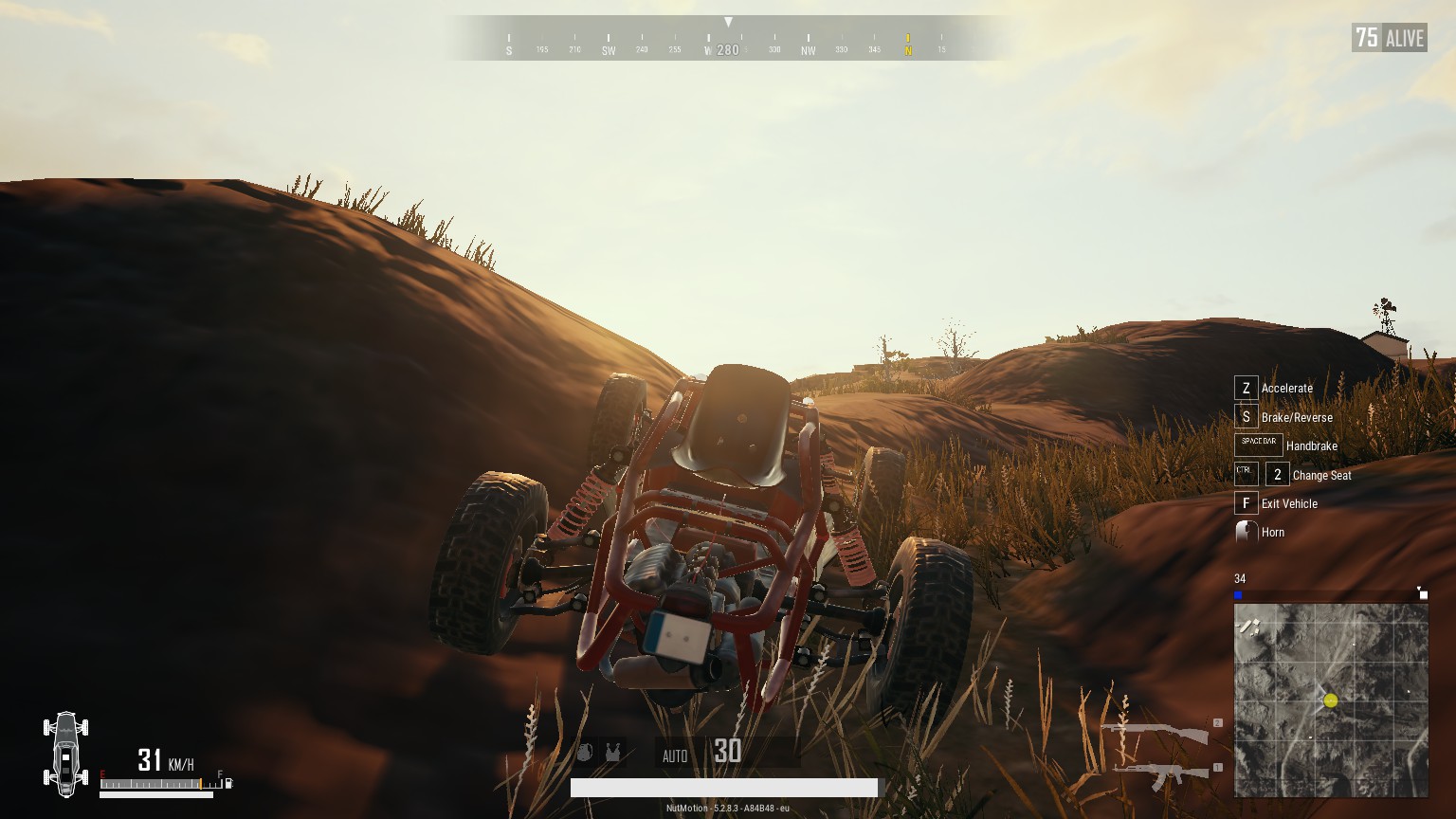Screen dimensions: 1456x819
Task: Select the assault rifle weapon slot
Action: pos(1161,773)
